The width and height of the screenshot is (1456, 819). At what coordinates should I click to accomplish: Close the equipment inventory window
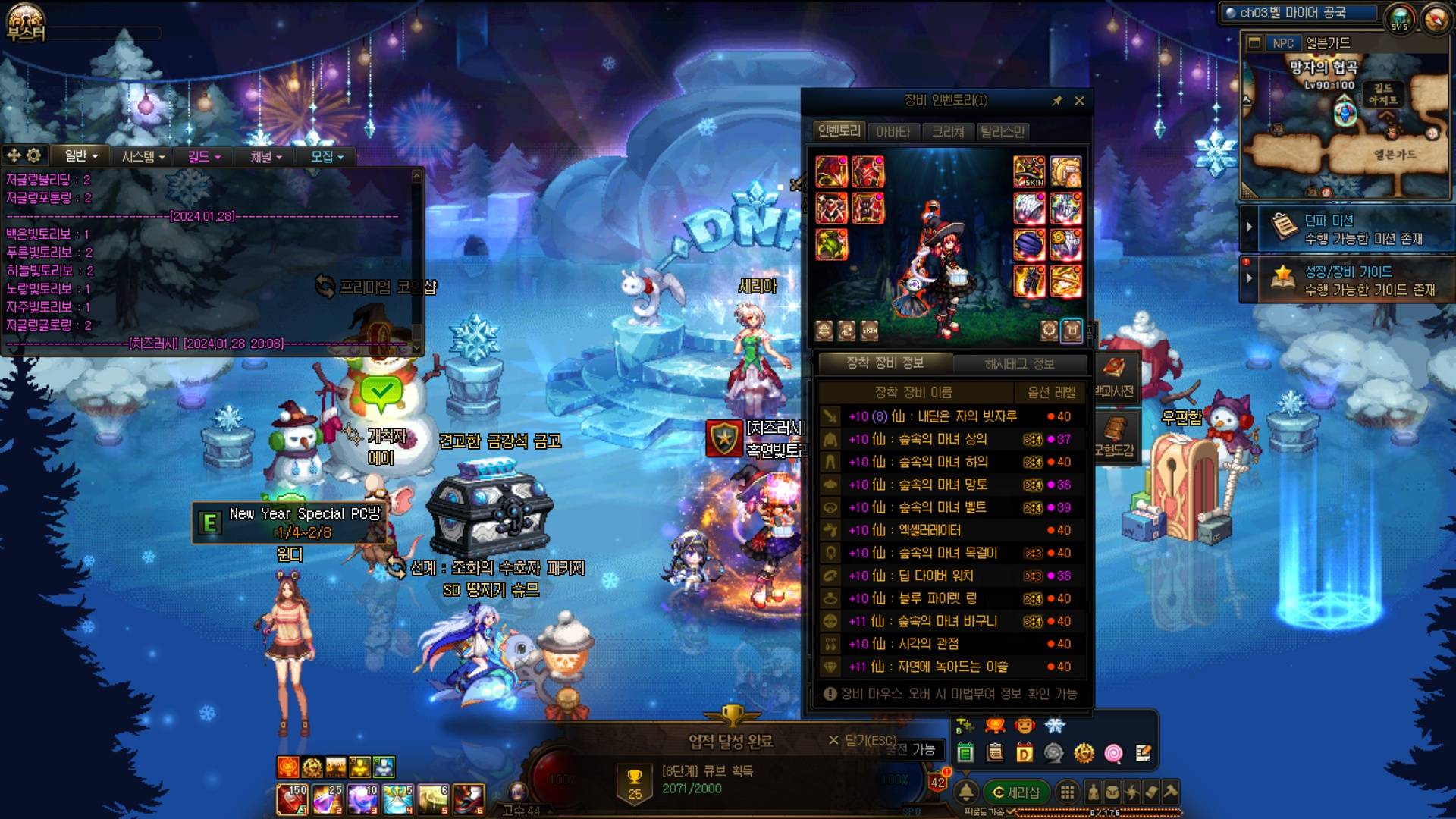[1079, 101]
